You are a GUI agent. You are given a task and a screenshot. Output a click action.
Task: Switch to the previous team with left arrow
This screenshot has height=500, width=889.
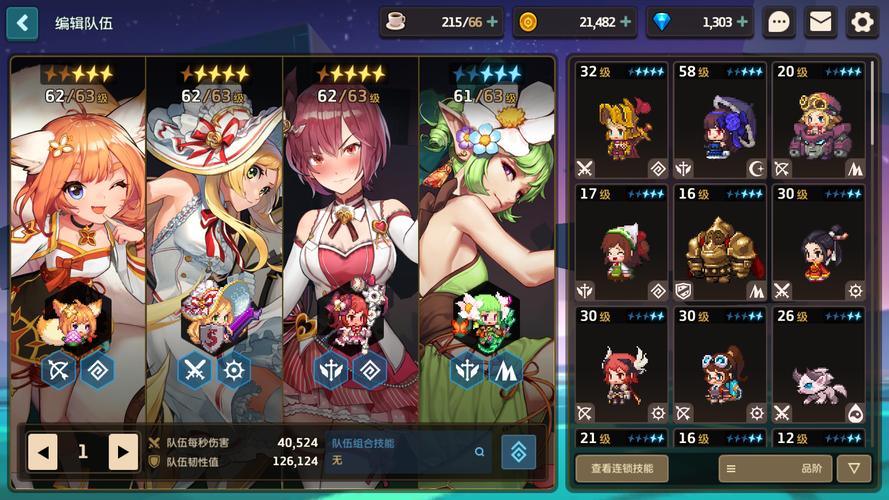pos(43,451)
